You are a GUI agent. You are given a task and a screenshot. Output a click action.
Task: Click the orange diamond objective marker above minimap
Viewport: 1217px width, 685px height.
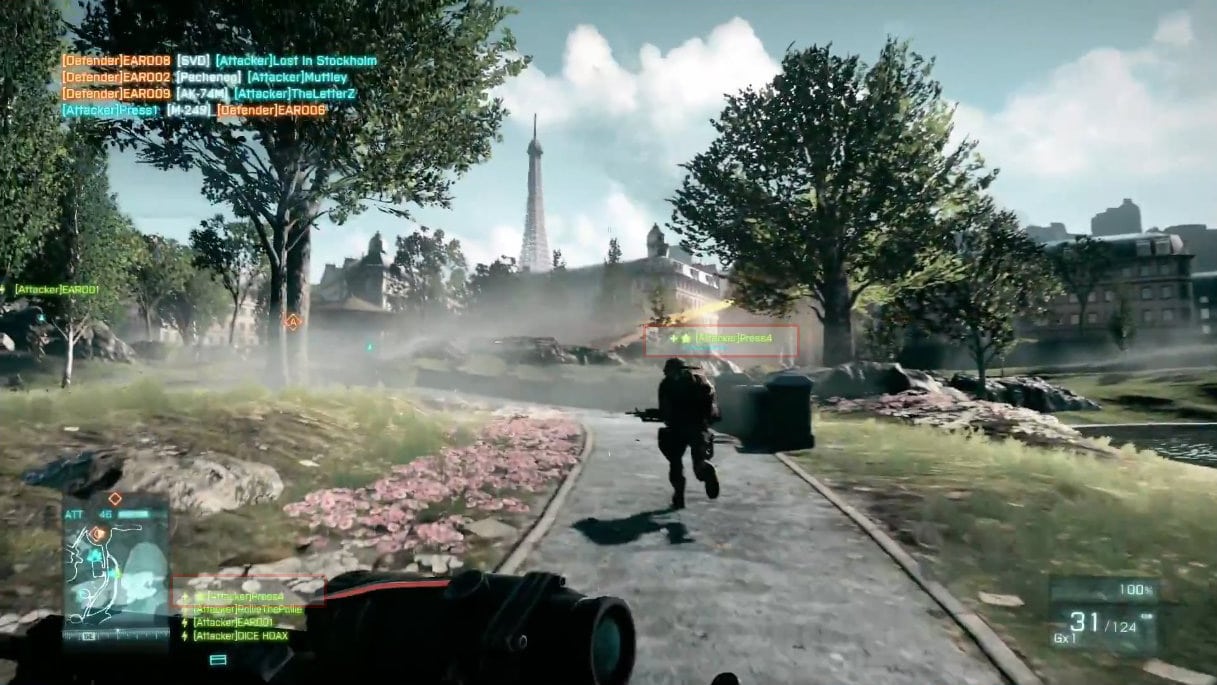(115, 497)
